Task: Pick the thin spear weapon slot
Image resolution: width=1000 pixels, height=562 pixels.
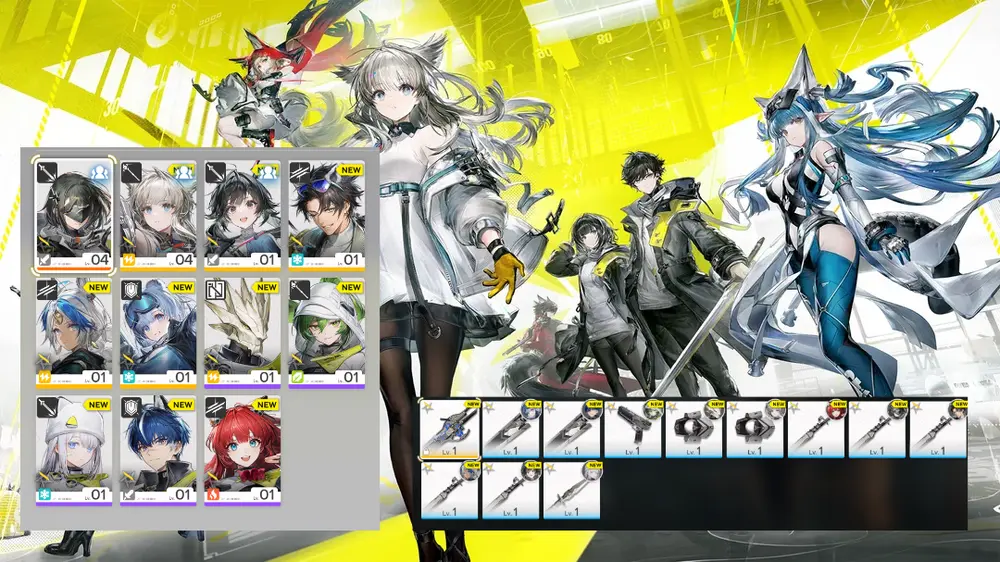Action: (572, 489)
